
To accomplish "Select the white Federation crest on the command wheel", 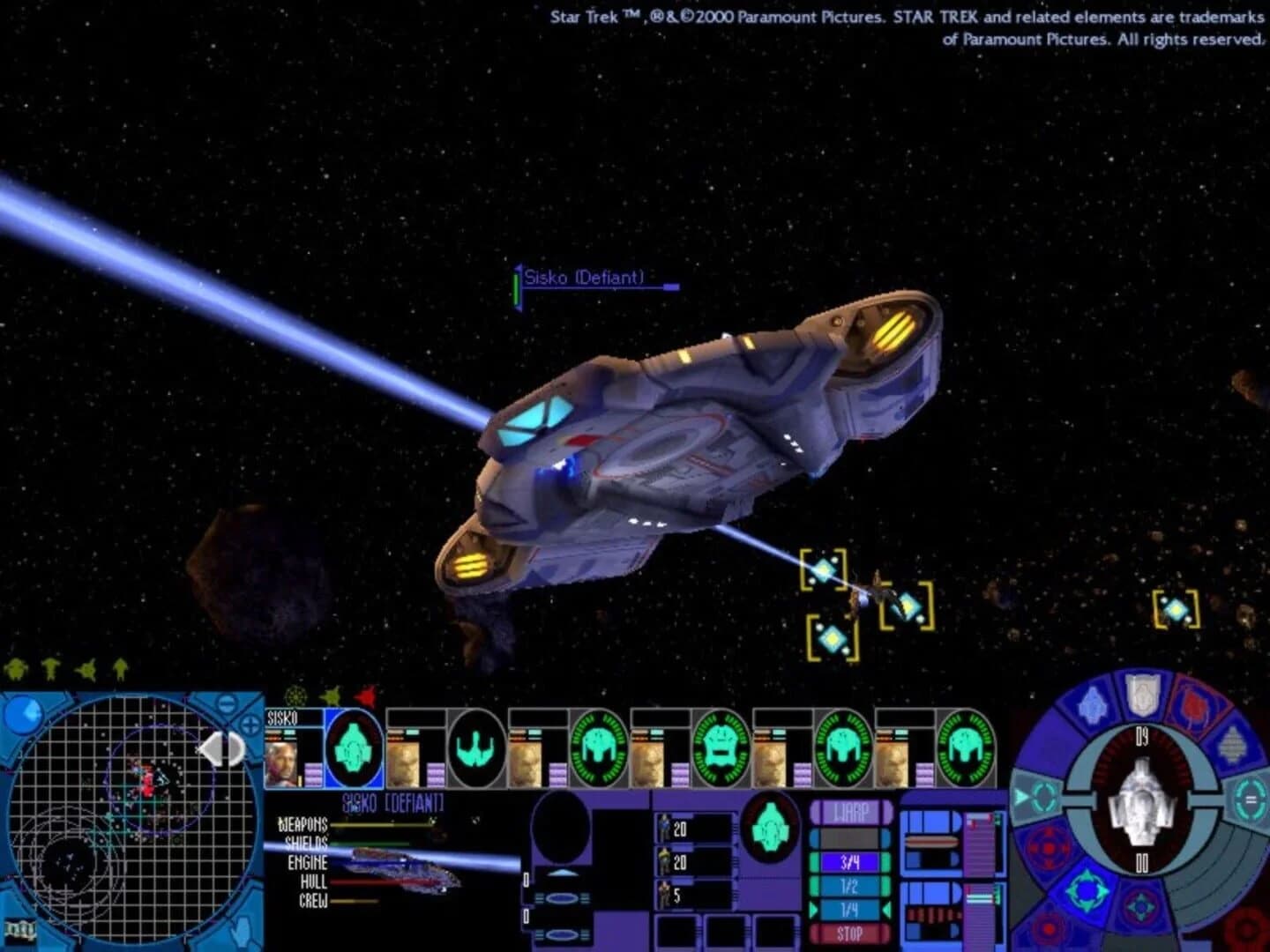I will pos(1141,696).
